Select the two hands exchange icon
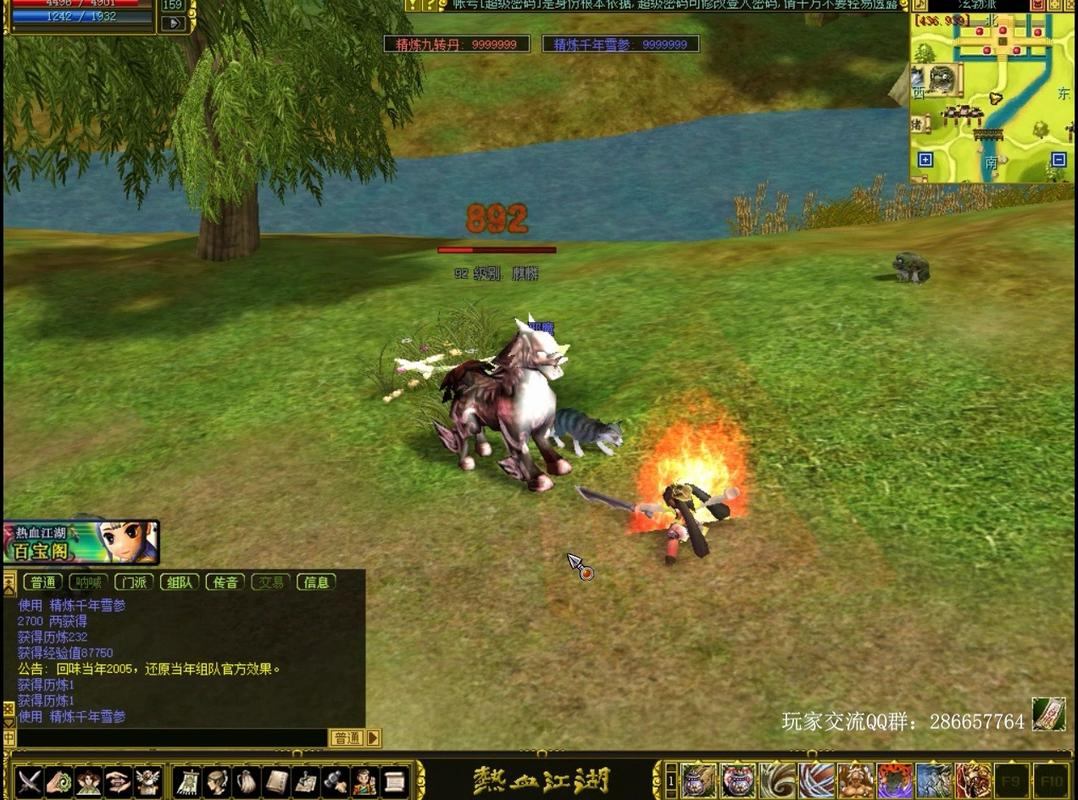 point(118,779)
